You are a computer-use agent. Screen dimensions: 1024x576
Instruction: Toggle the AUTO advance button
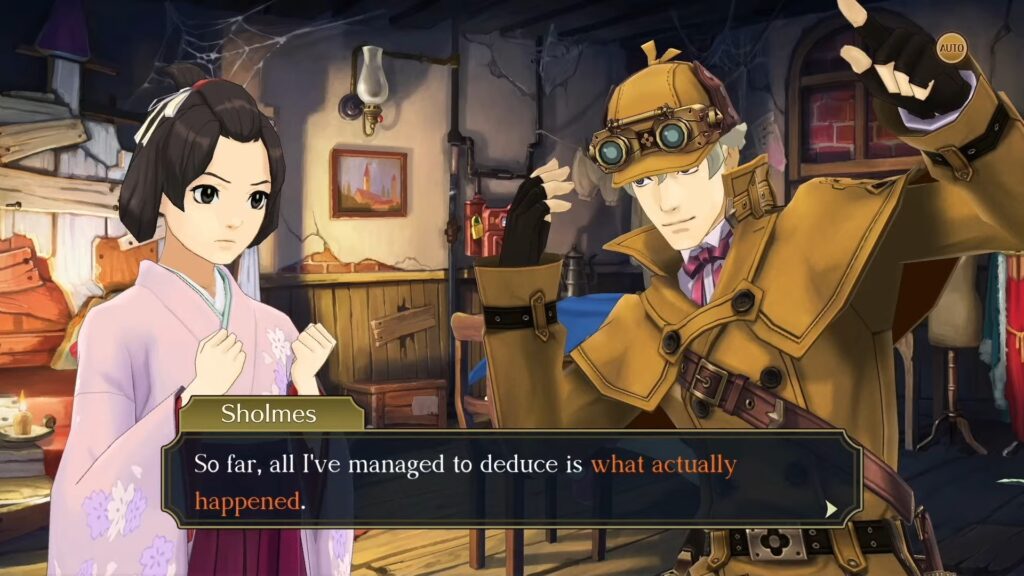(951, 47)
